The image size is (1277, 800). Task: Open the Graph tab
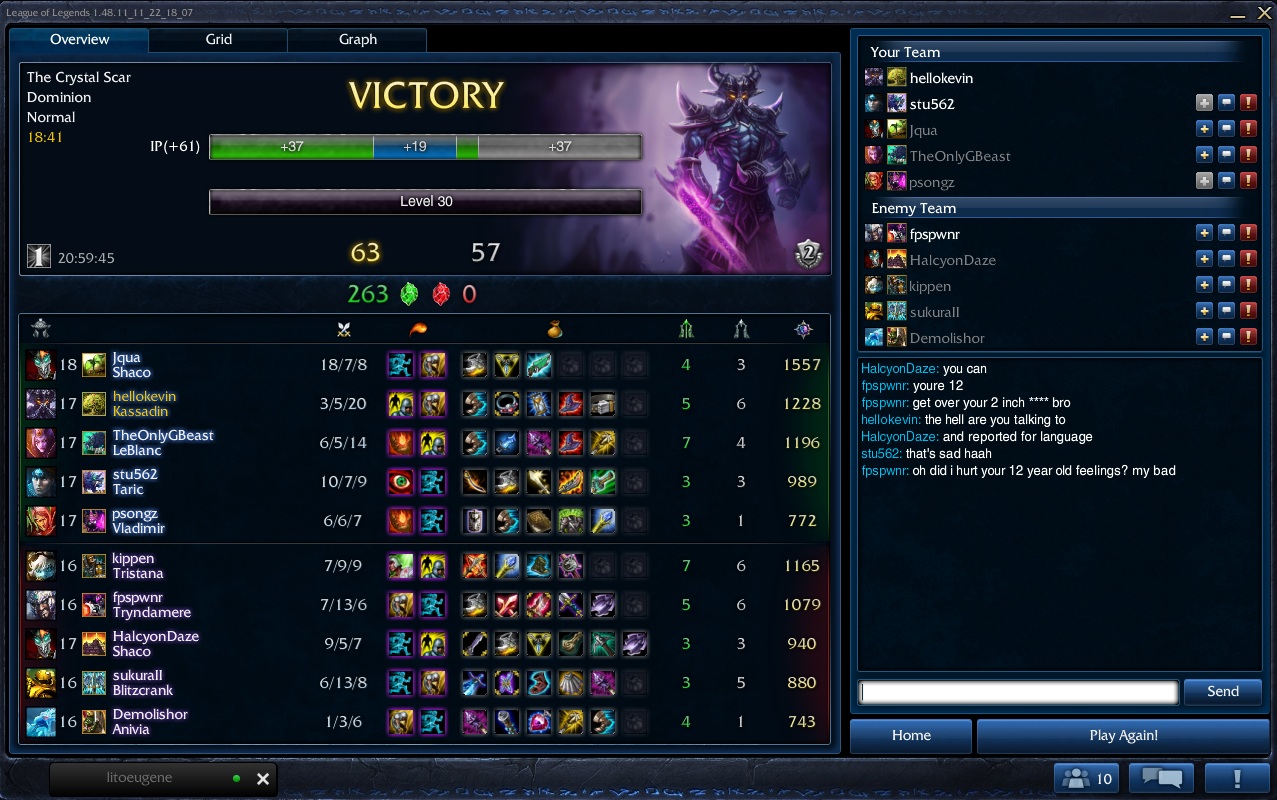tap(357, 40)
